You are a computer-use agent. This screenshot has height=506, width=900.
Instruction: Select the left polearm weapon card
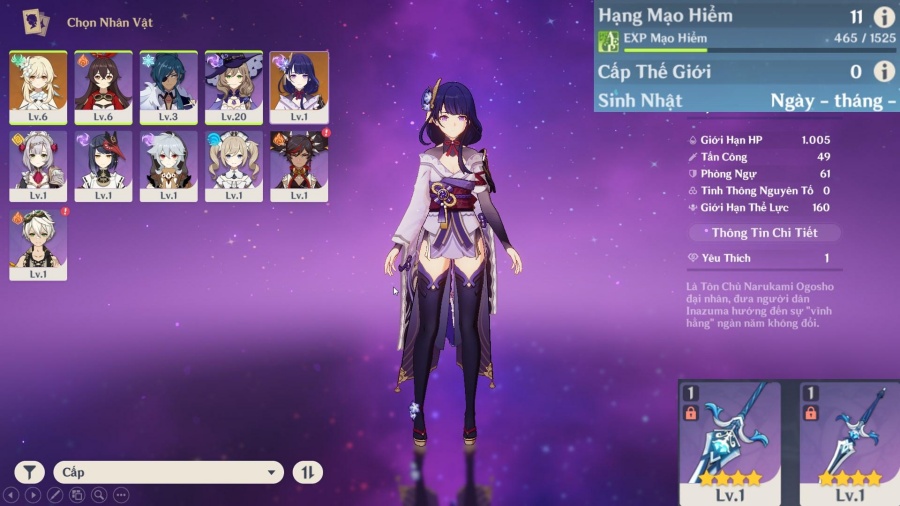pyautogui.click(x=729, y=442)
